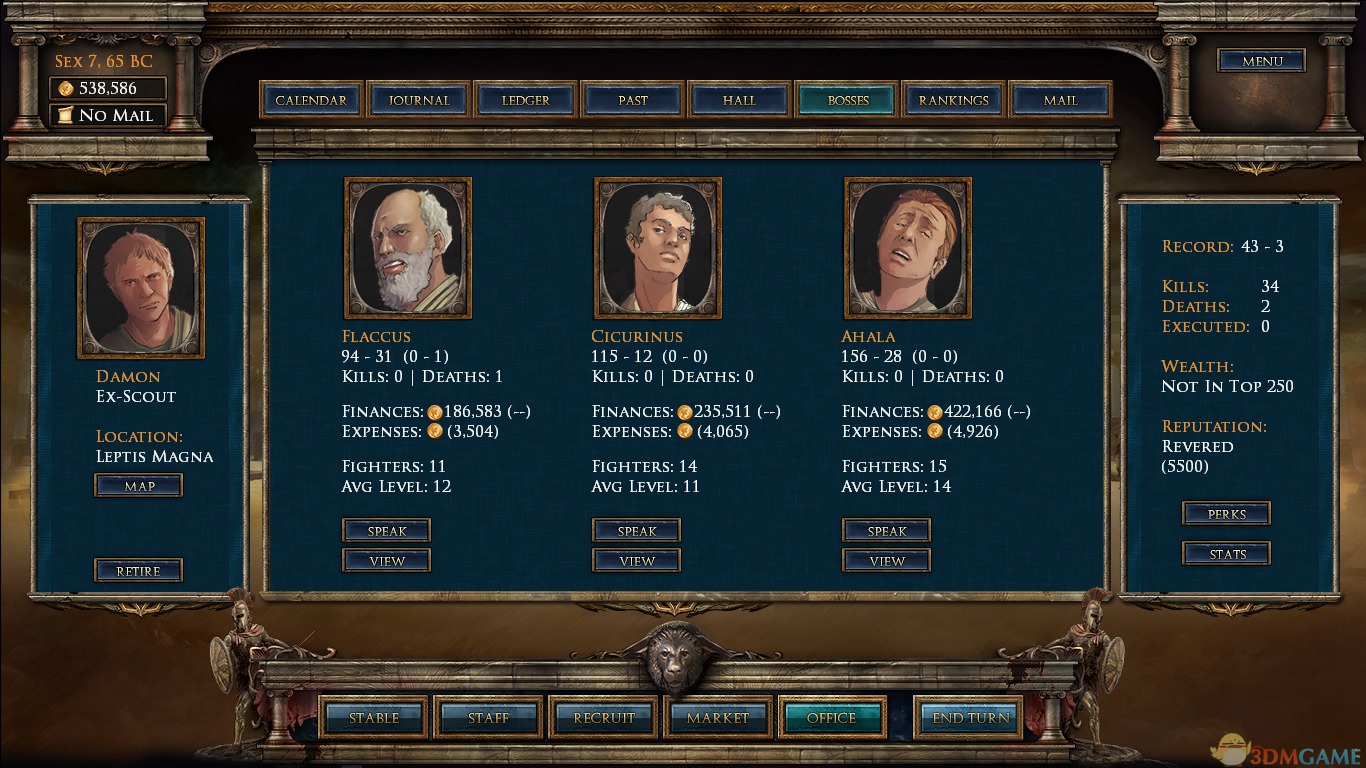Click the Retire button
The height and width of the screenshot is (768, 1366).
pyautogui.click(x=139, y=571)
